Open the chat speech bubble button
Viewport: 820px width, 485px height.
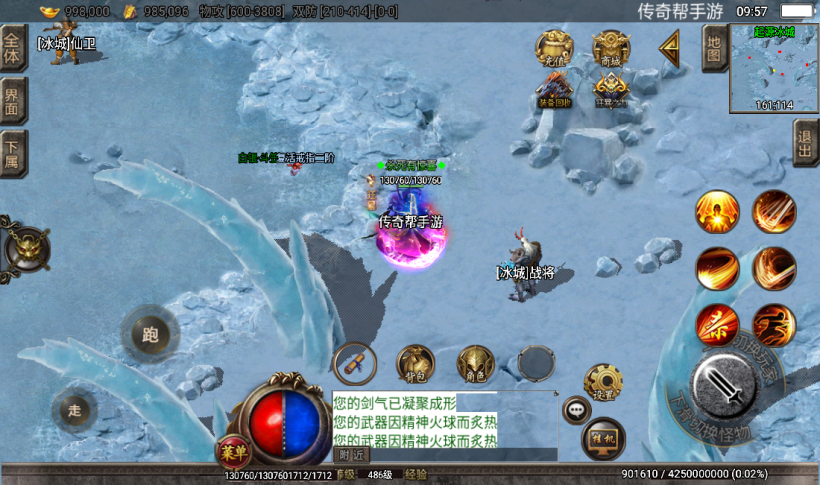click(577, 408)
